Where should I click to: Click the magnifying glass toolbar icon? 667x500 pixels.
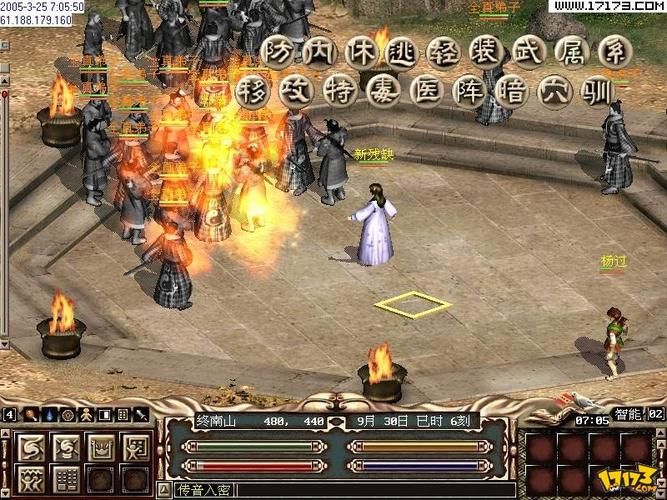tap(30, 414)
